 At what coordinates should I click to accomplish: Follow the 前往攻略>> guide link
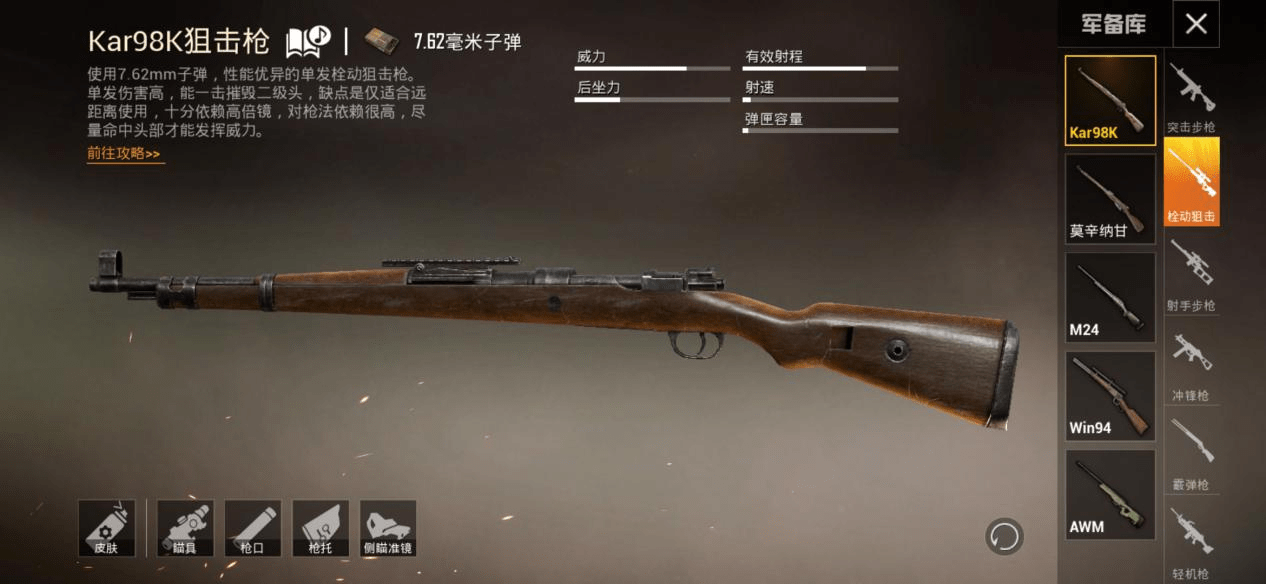click(x=124, y=154)
